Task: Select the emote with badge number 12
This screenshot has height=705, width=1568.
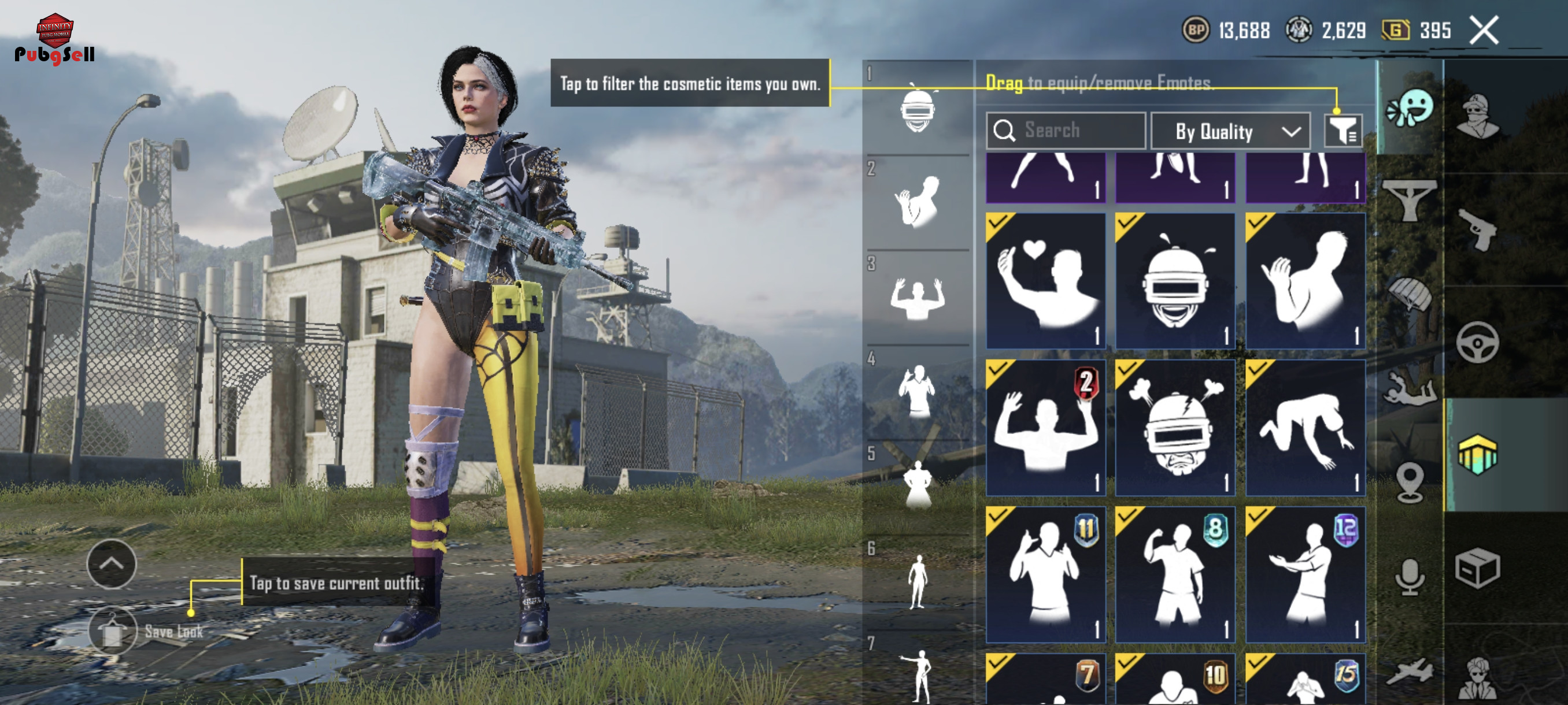Action: coord(1305,574)
